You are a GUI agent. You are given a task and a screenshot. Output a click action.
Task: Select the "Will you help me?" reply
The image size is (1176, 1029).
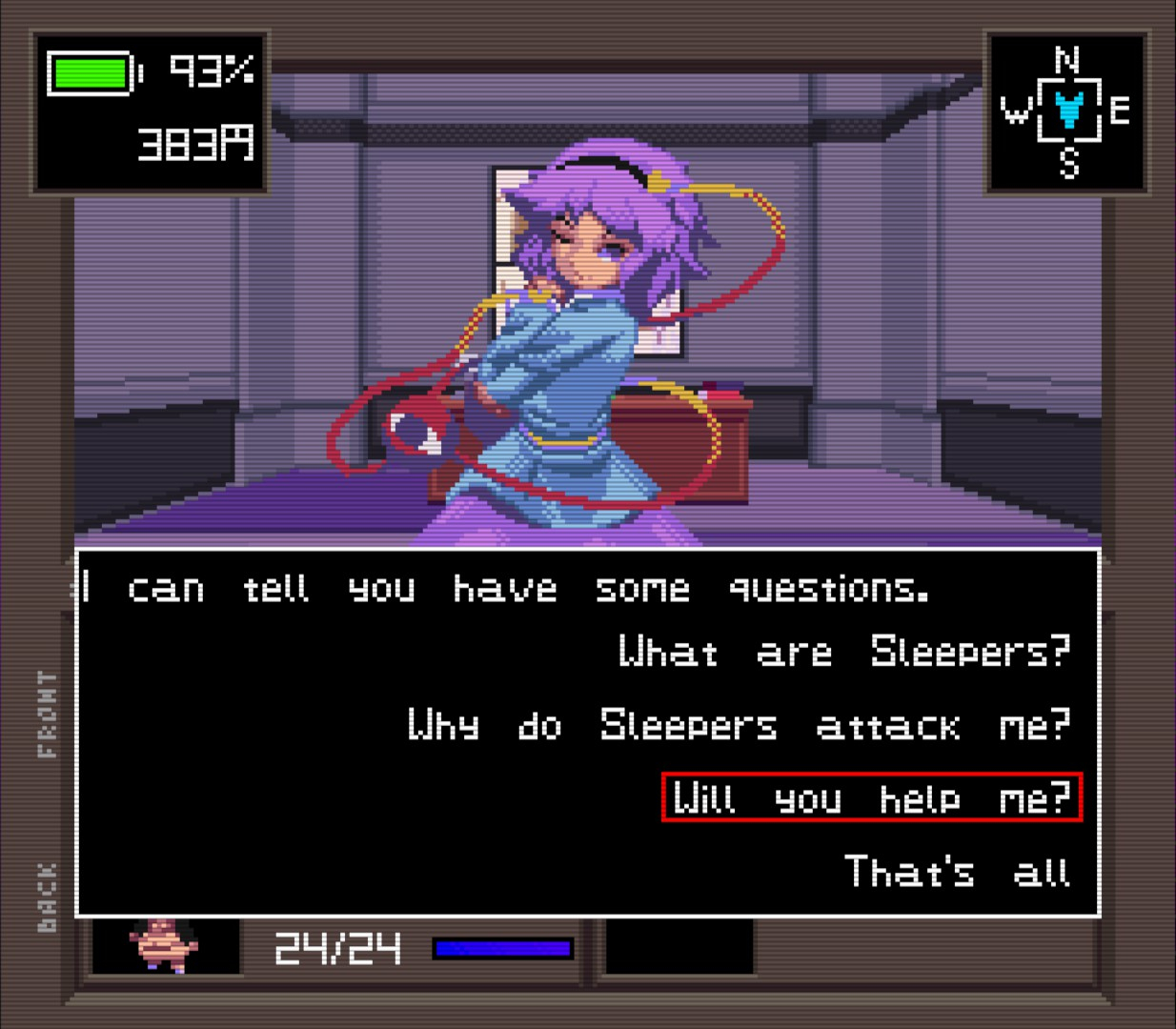(871, 797)
